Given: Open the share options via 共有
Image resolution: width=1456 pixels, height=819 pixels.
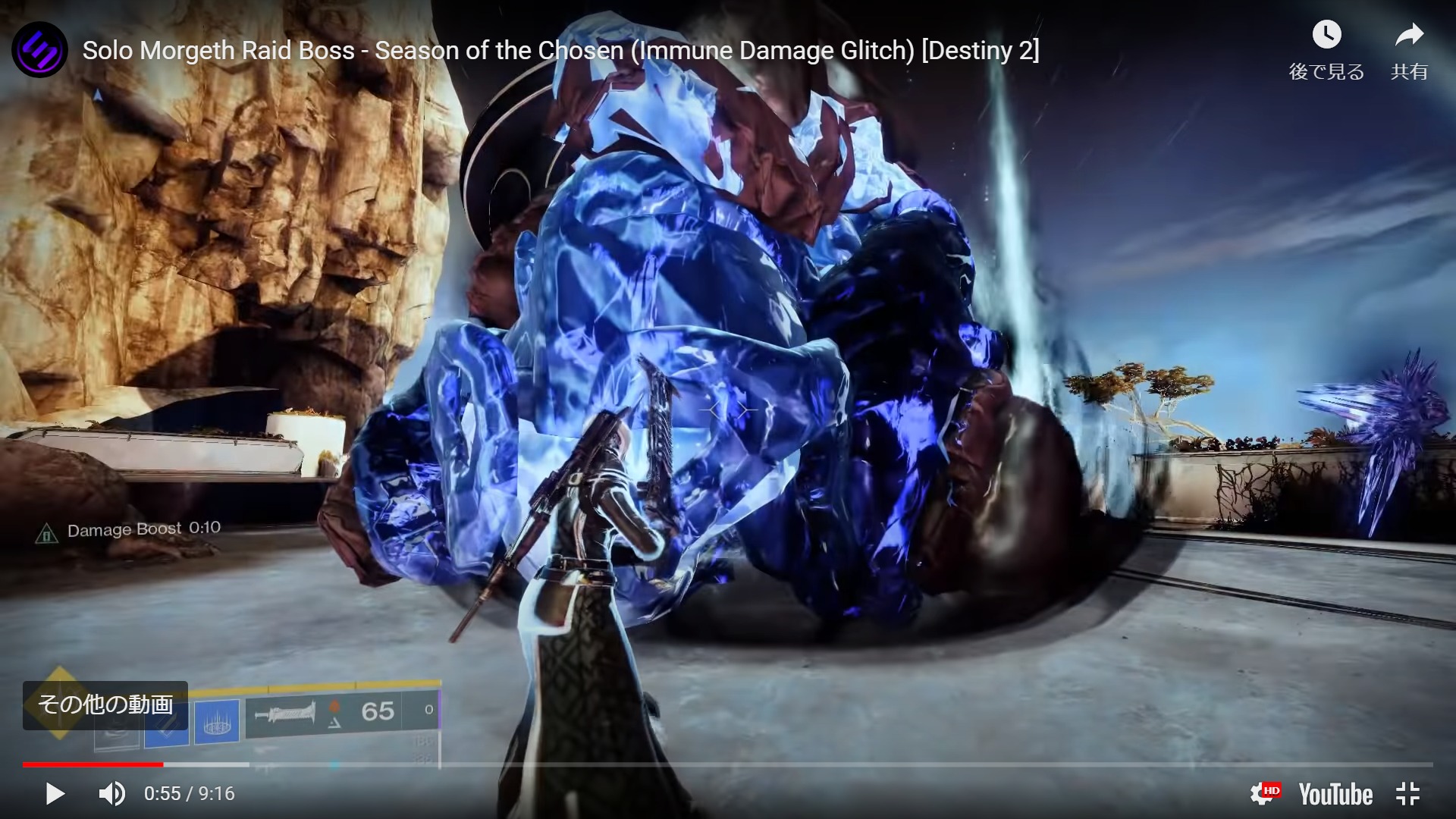Looking at the screenshot, I should coord(1408,72).
